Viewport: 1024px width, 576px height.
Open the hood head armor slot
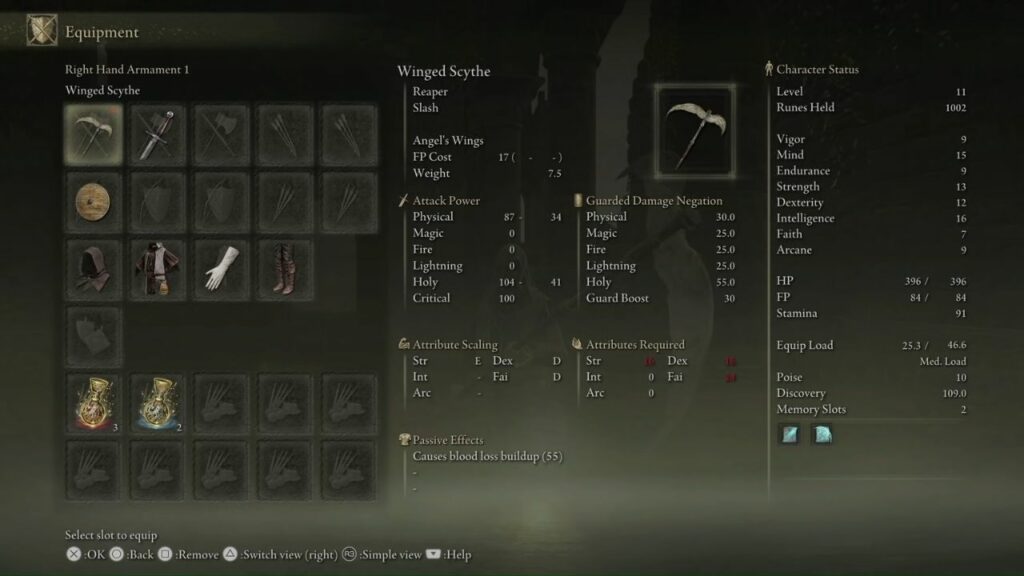[x=94, y=268]
